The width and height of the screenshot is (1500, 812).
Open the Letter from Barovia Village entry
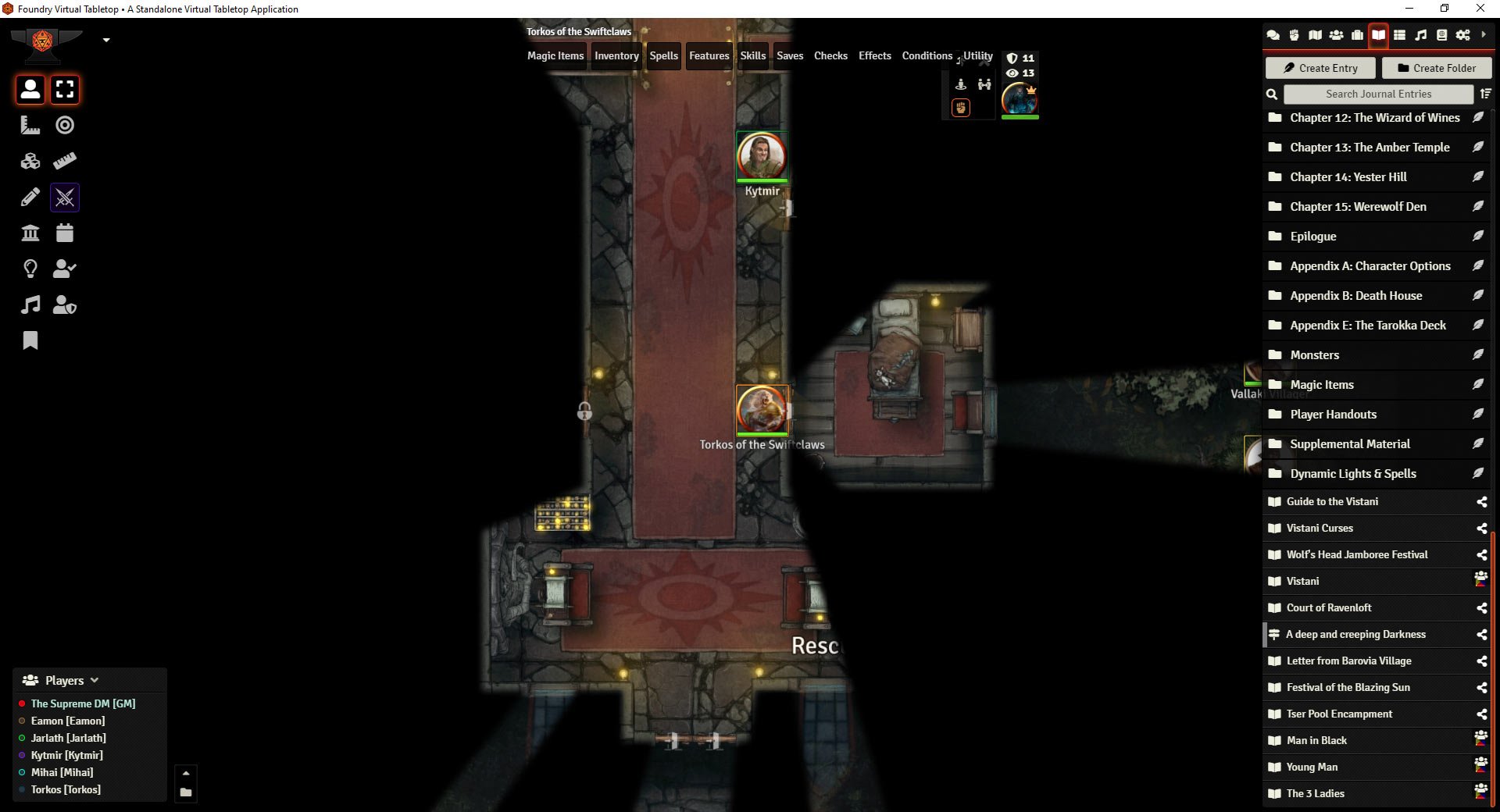[1348, 661]
